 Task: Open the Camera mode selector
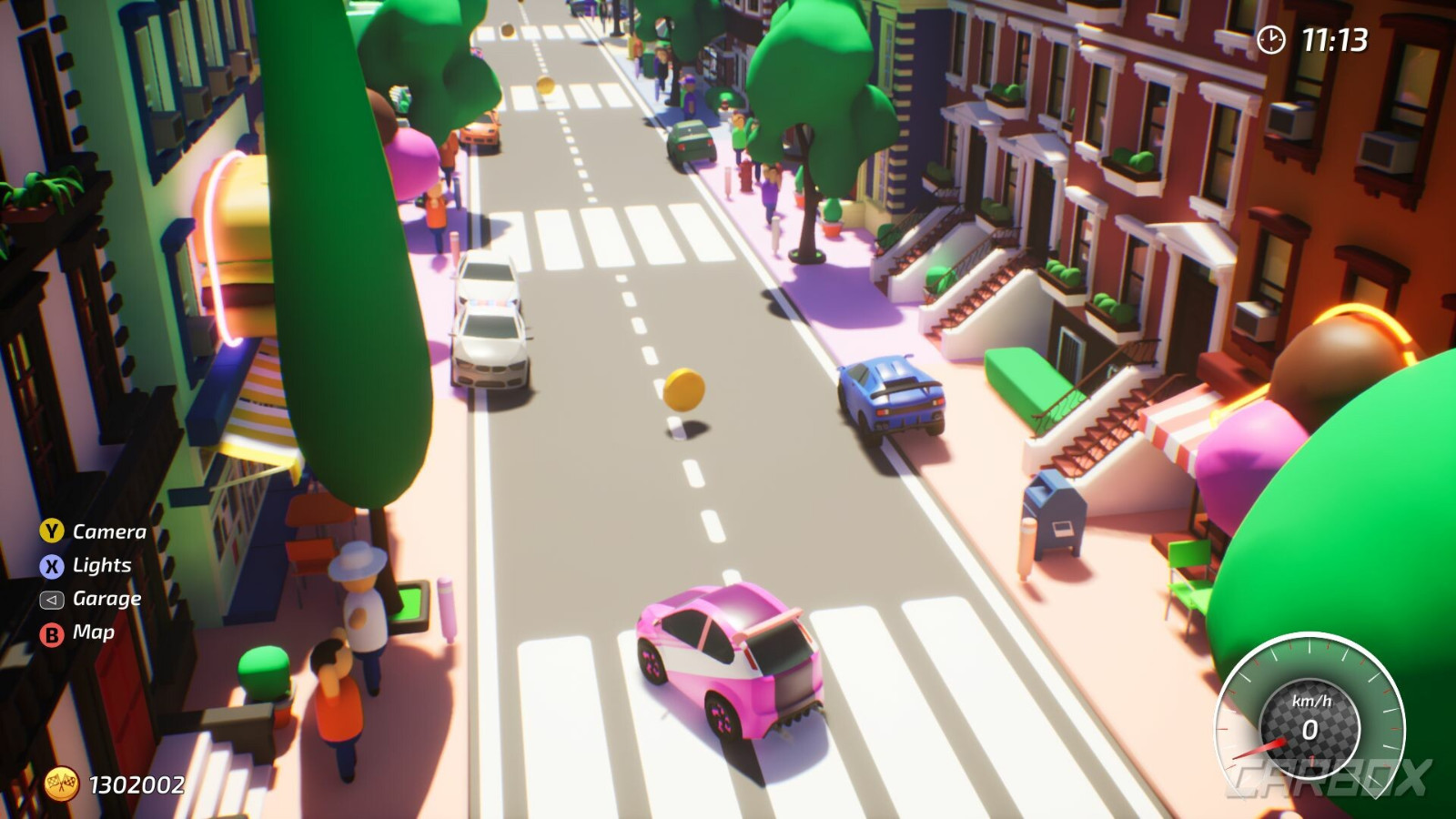(x=109, y=531)
